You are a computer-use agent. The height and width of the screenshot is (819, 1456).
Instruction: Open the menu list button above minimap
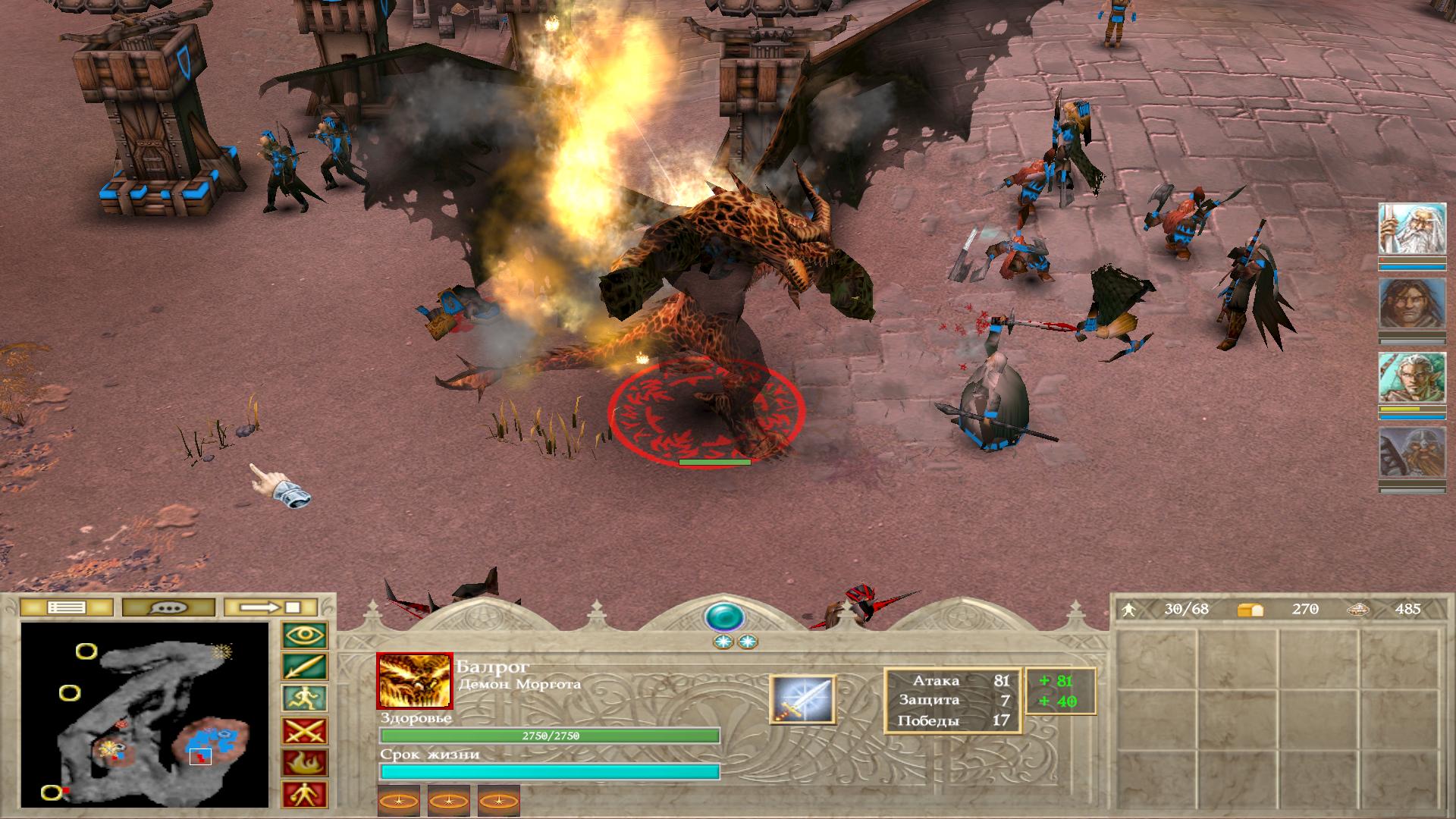(67, 607)
